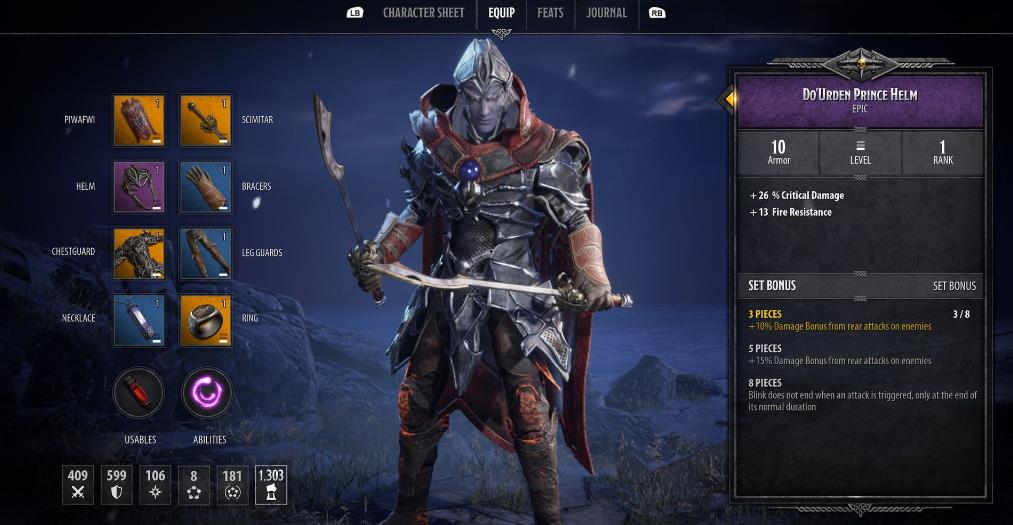Select the Piwafwi cloak slot
The image size is (1013, 525).
(x=139, y=120)
